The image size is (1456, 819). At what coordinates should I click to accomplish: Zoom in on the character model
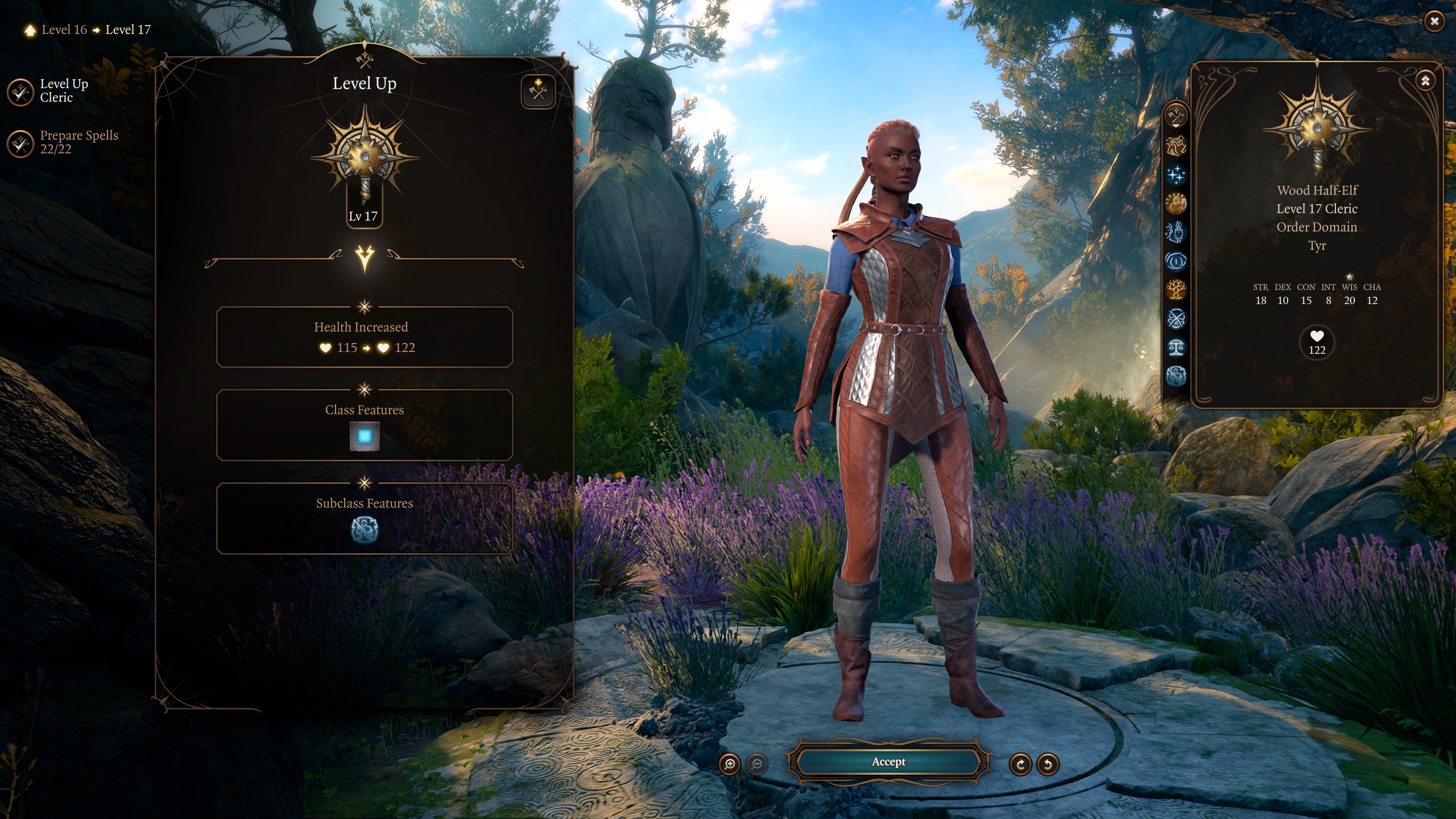tap(730, 764)
